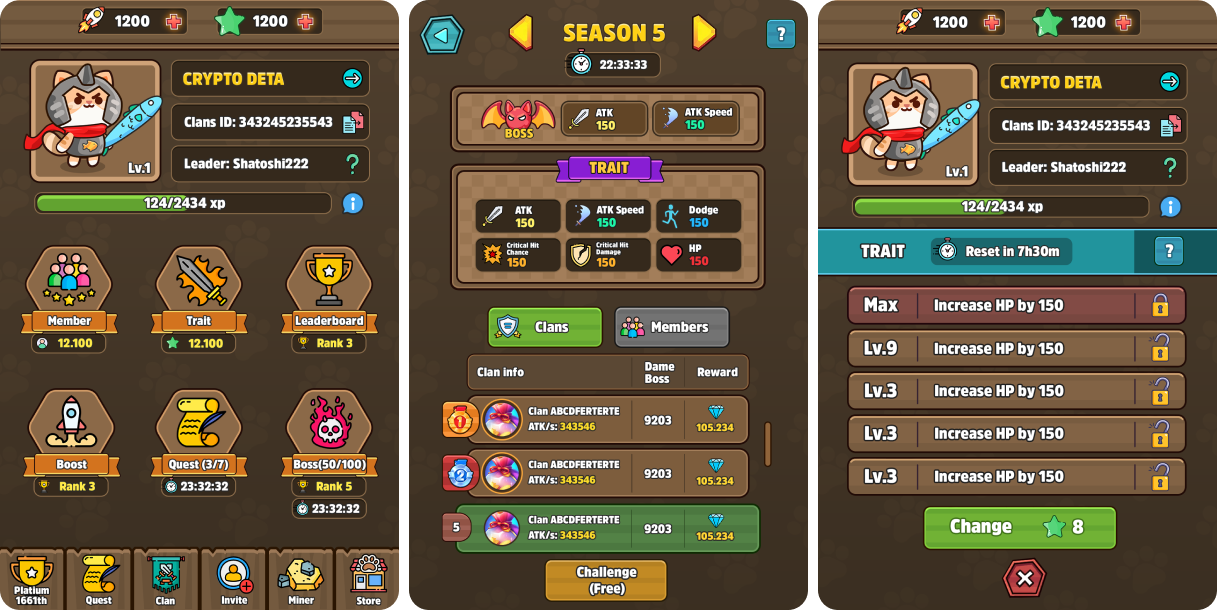The image size is (1217, 610).
Task: Enter the Boss(50/100) flaming skull menu
Action: point(328,428)
